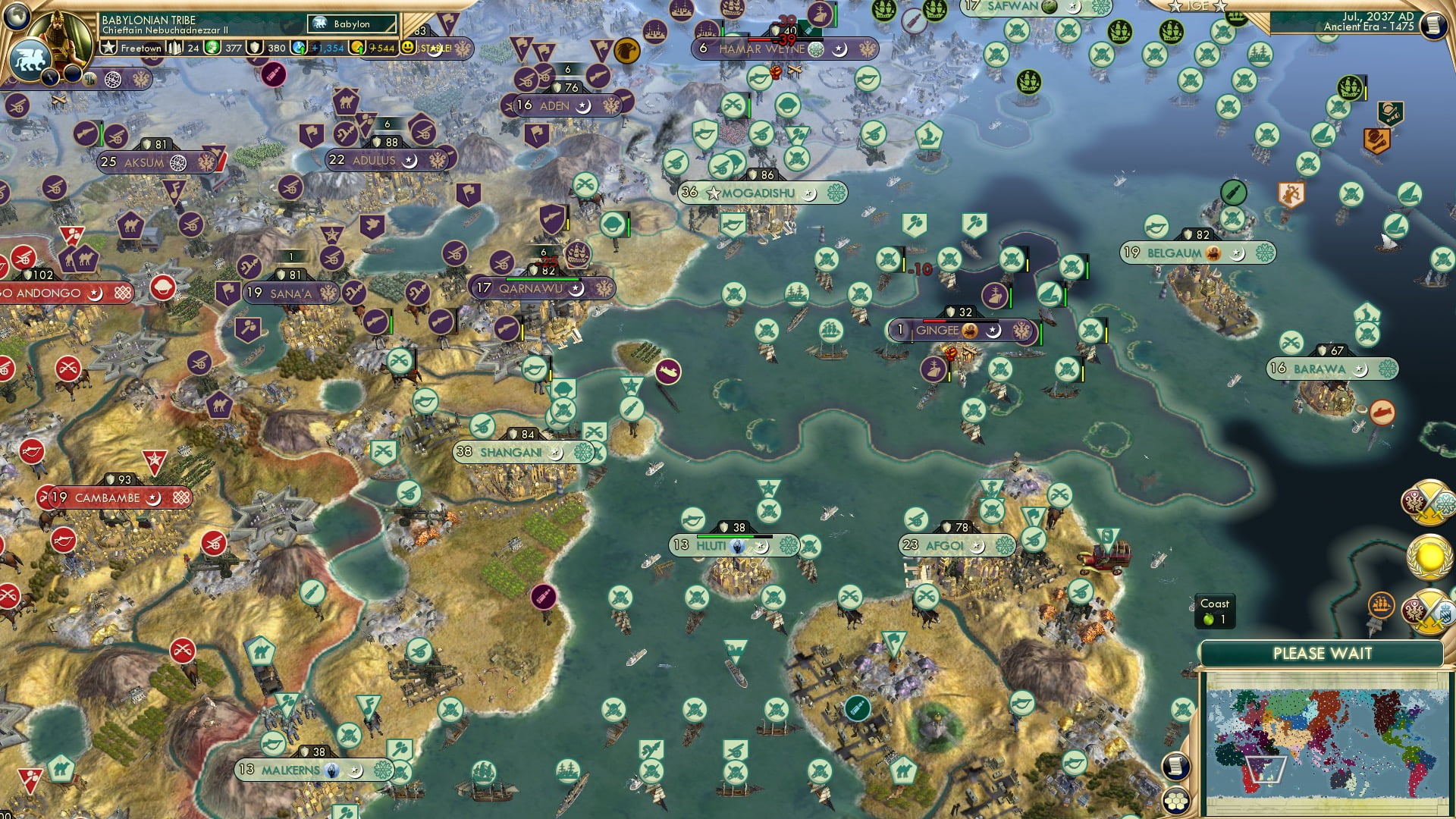Expand the Mogadishu city banner details

[758, 193]
